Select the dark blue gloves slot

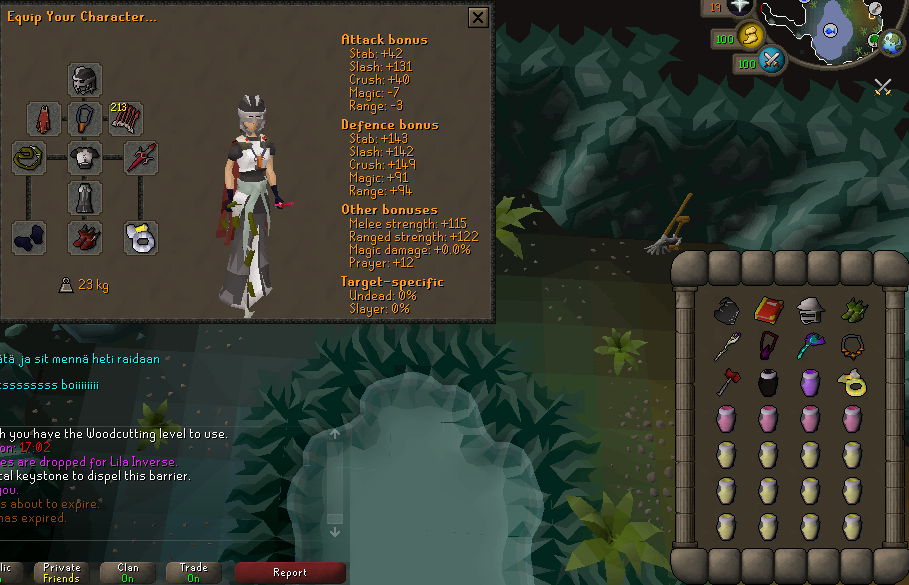(29, 237)
